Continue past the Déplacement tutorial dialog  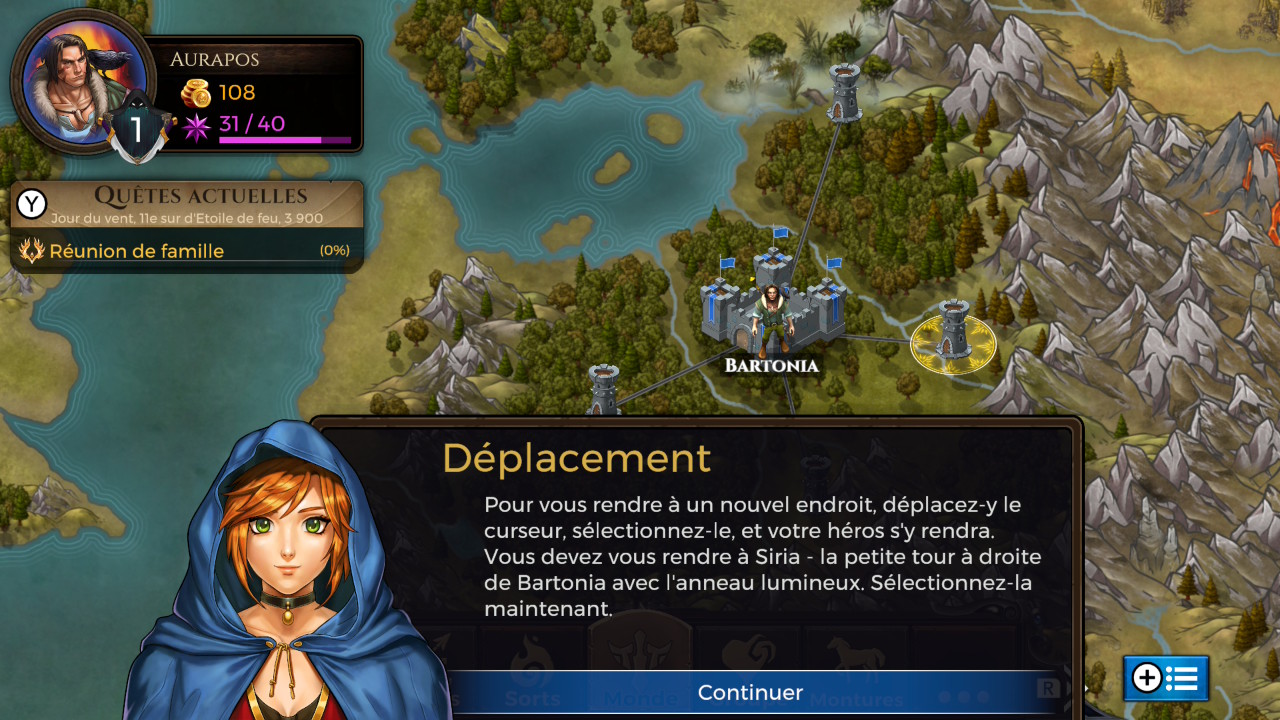(x=750, y=692)
